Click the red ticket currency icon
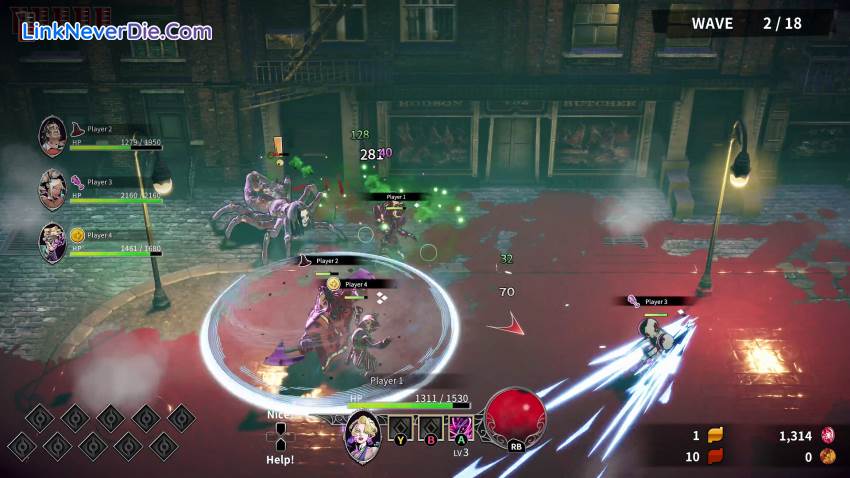The height and width of the screenshot is (478, 850). point(715,457)
